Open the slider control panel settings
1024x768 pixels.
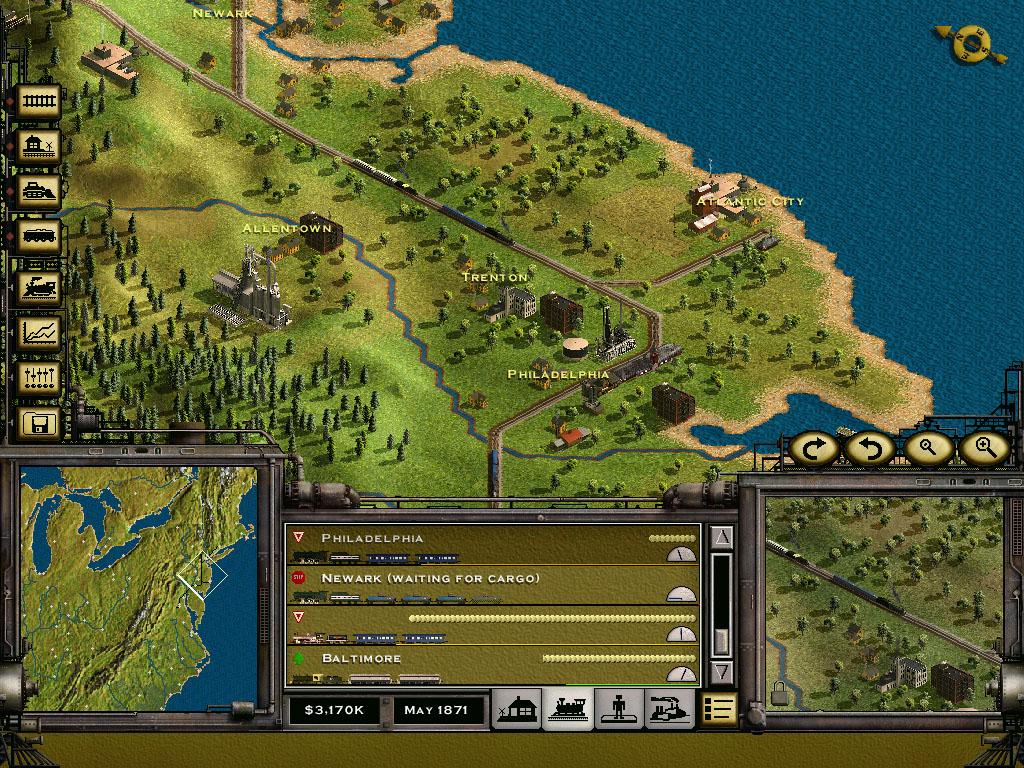40,377
